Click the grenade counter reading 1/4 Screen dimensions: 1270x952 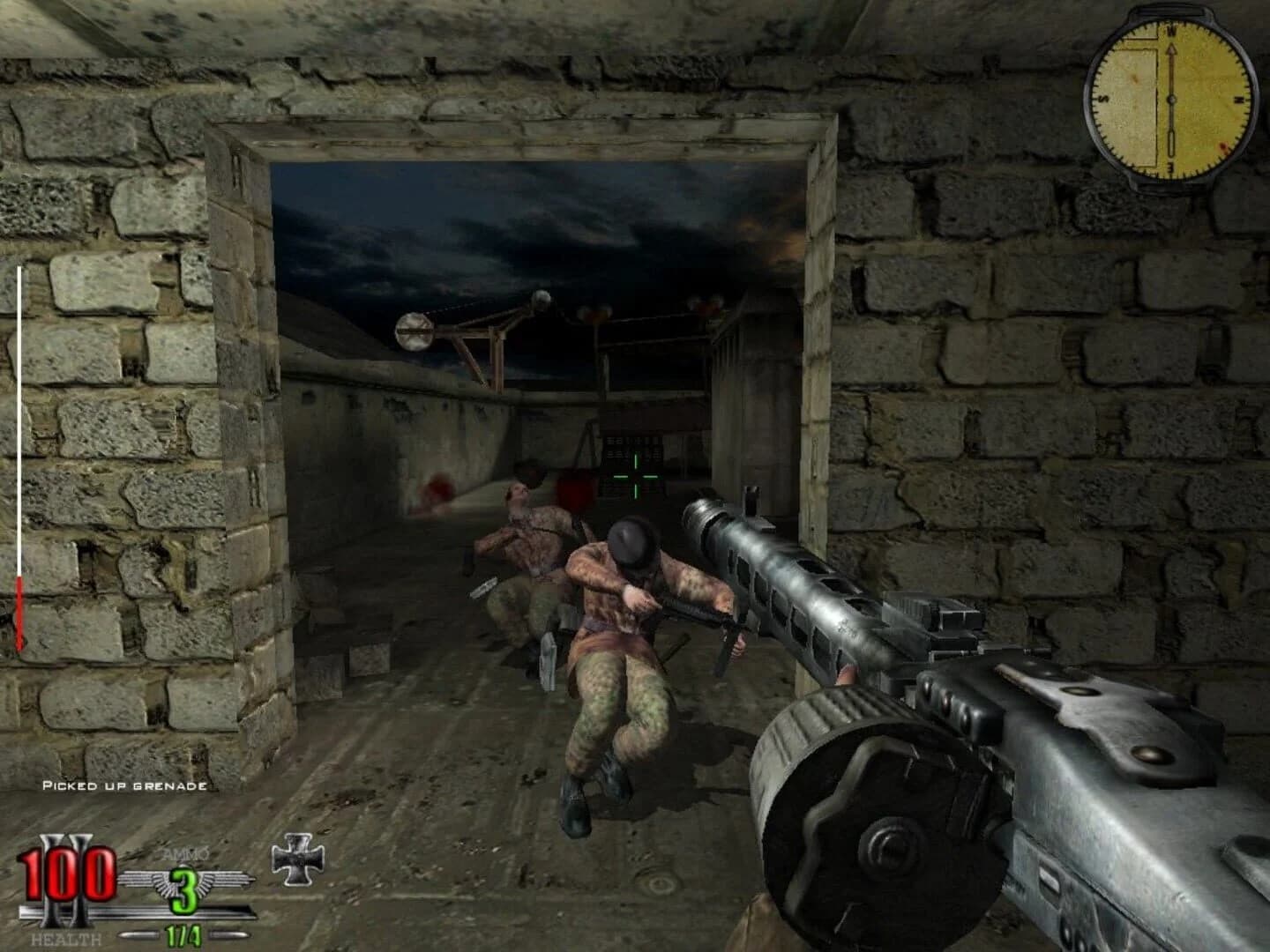(183, 936)
